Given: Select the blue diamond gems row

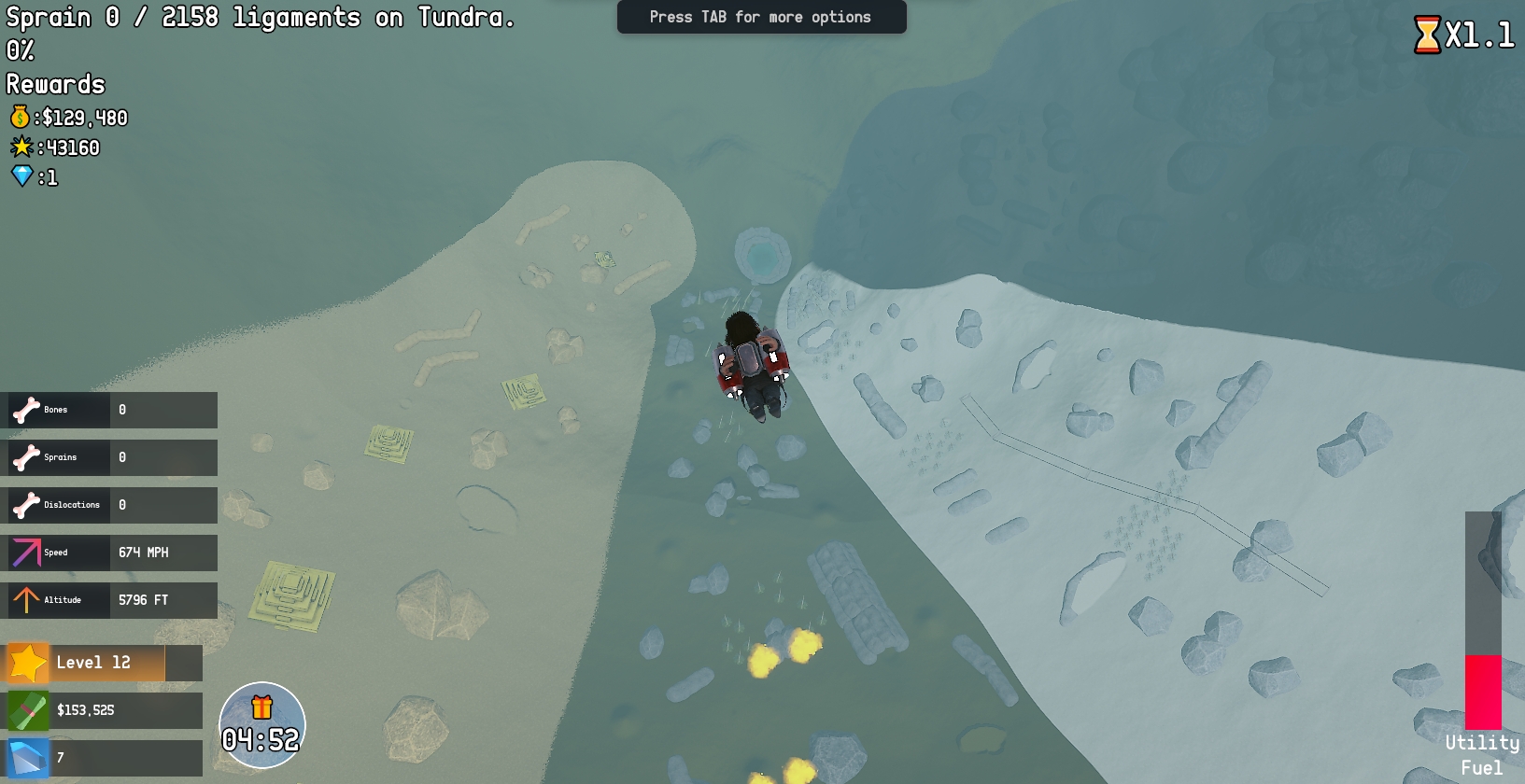Looking at the screenshot, I should (x=105, y=758).
